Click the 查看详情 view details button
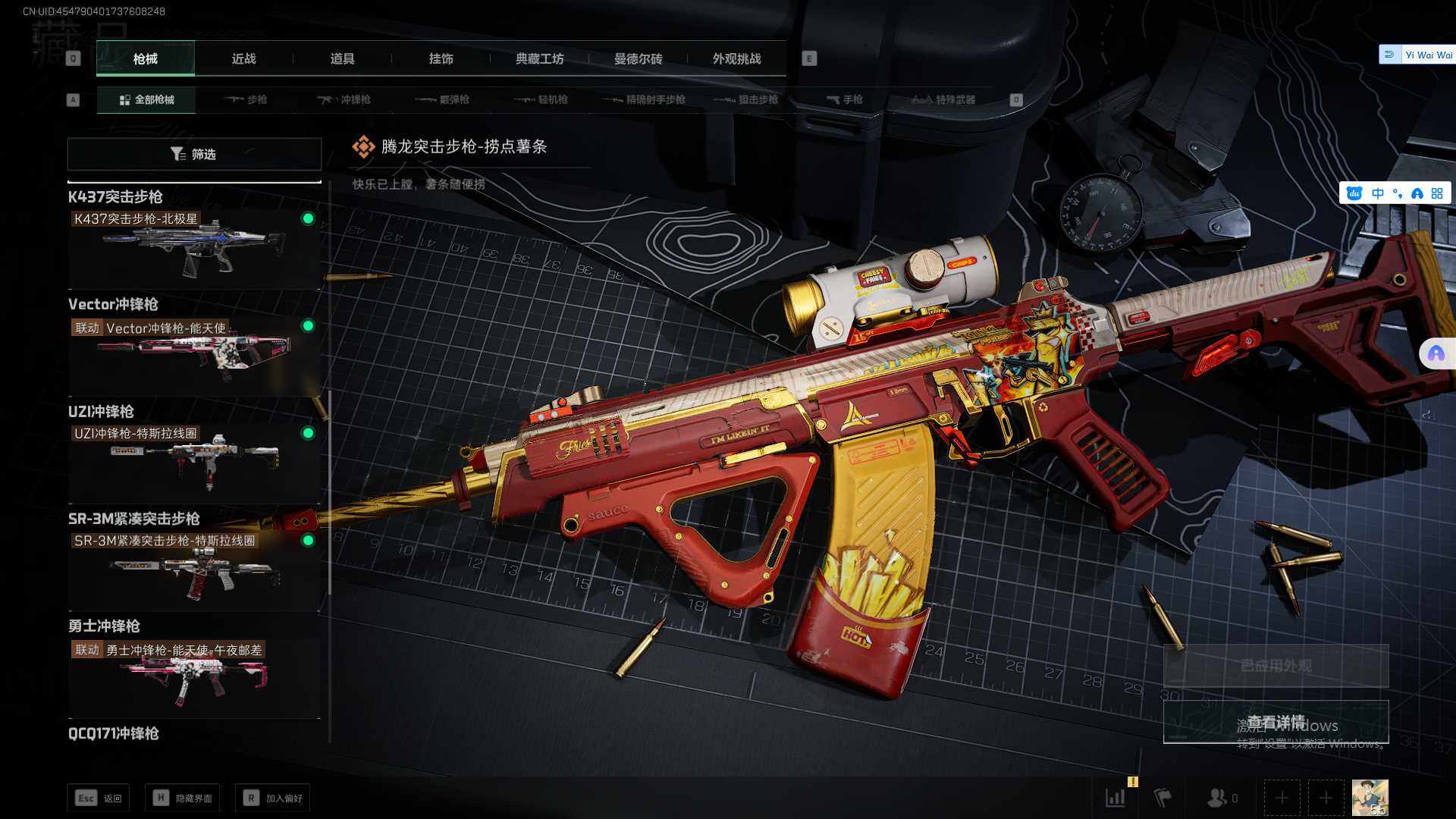The width and height of the screenshot is (1456, 819). tap(1276, 722)
